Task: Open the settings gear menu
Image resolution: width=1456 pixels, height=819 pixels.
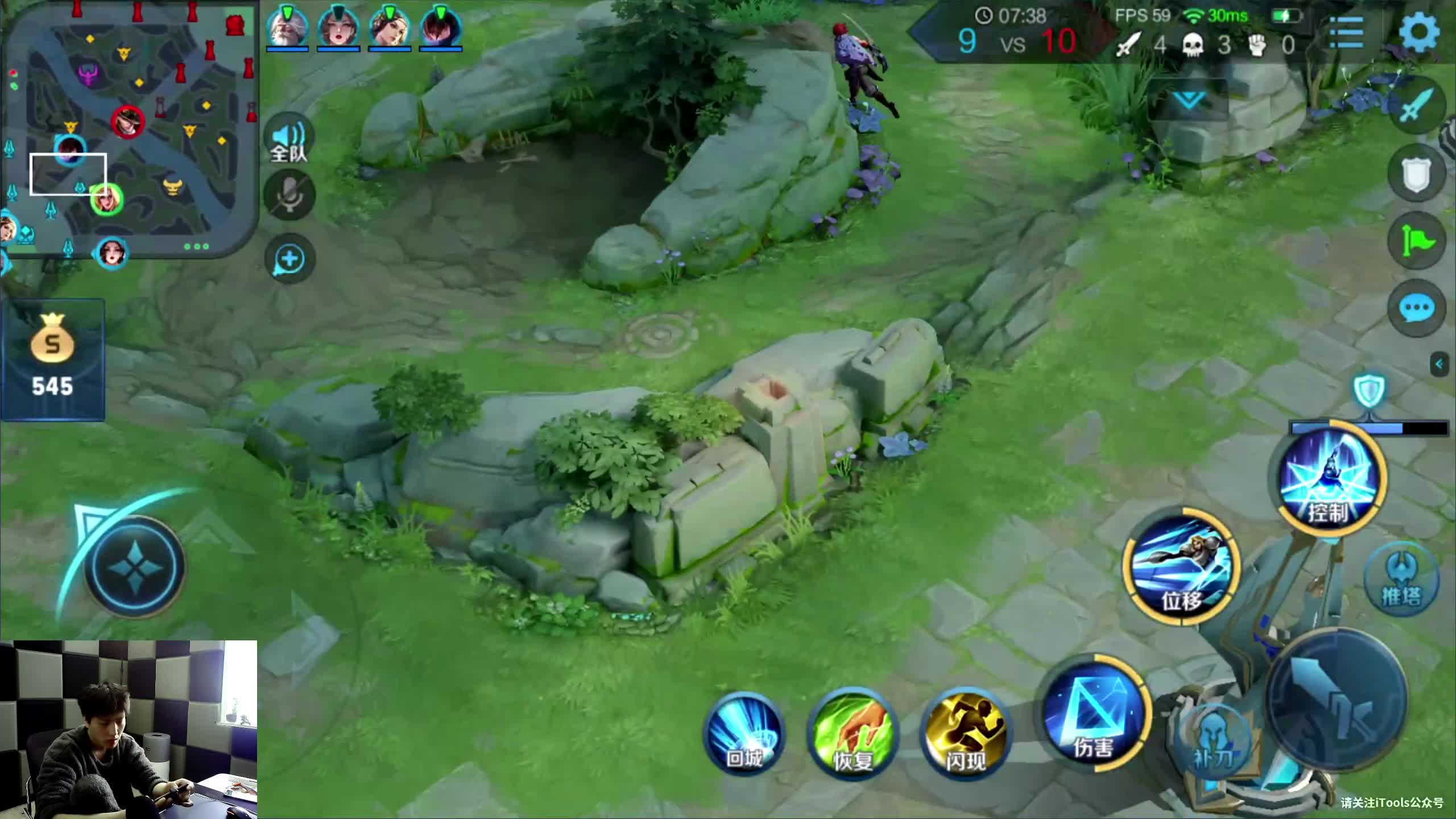Action: (x=1420, y=32)
